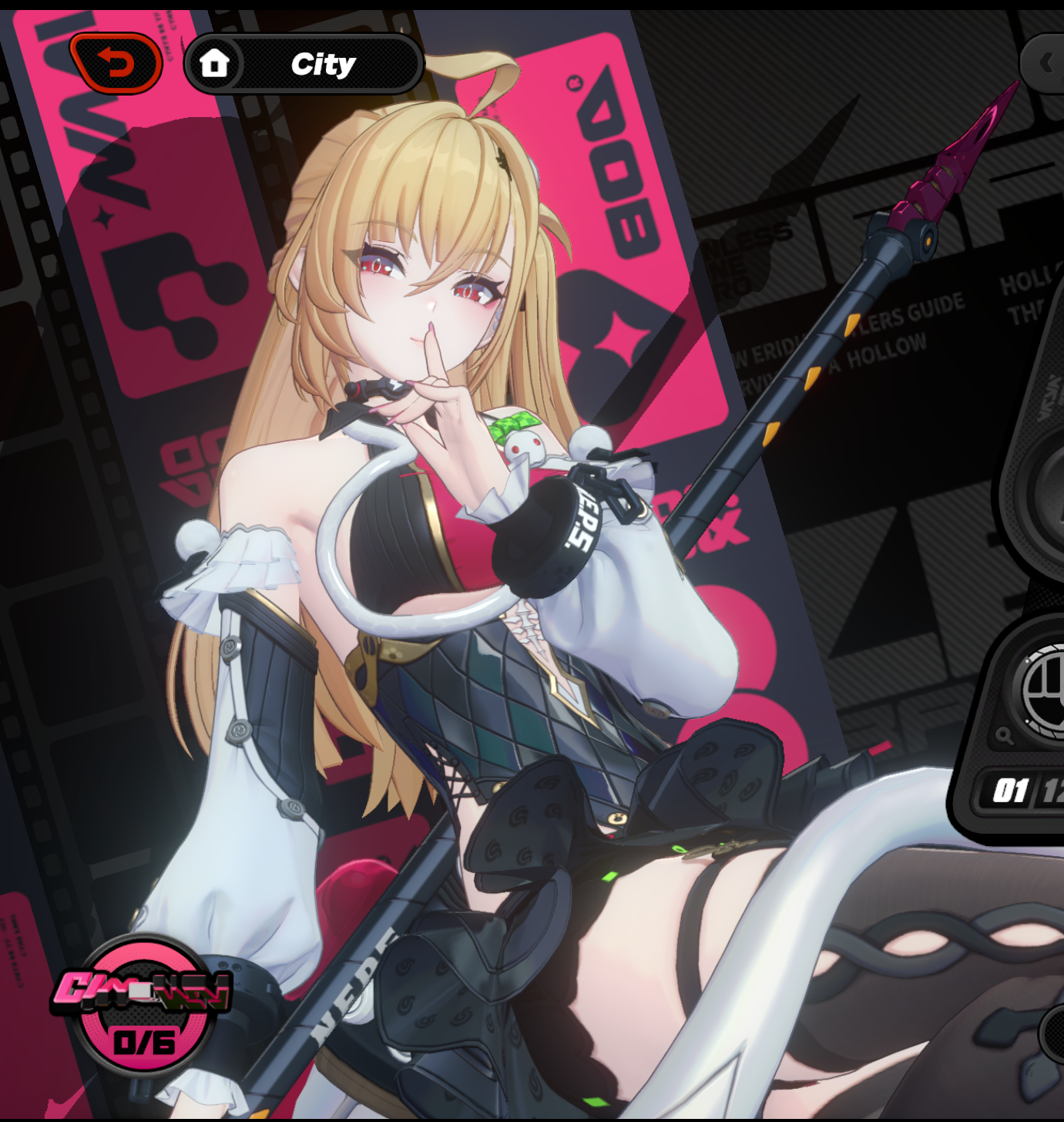Click the magnifying glass icon
Screen dimensions: 1064x1122
[x=1004, y=736]
